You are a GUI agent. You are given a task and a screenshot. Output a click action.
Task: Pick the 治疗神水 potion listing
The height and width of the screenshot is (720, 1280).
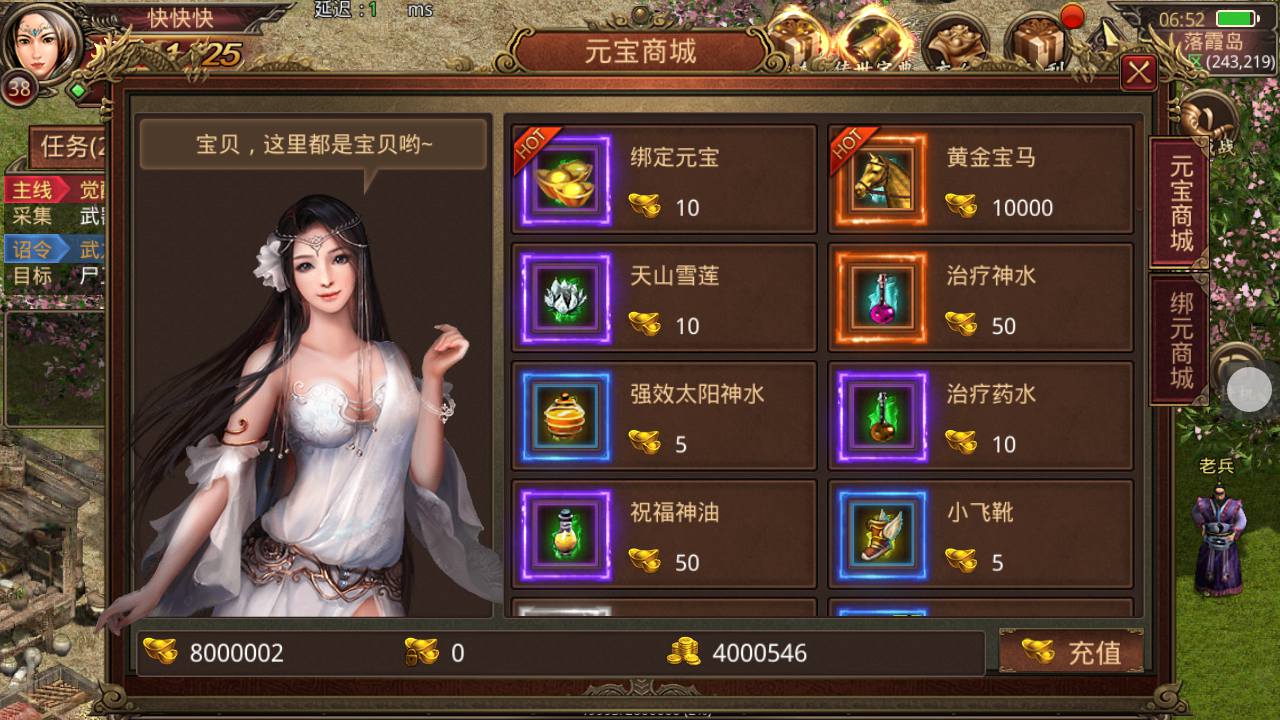pyautogui.click(x=980, y=298)
